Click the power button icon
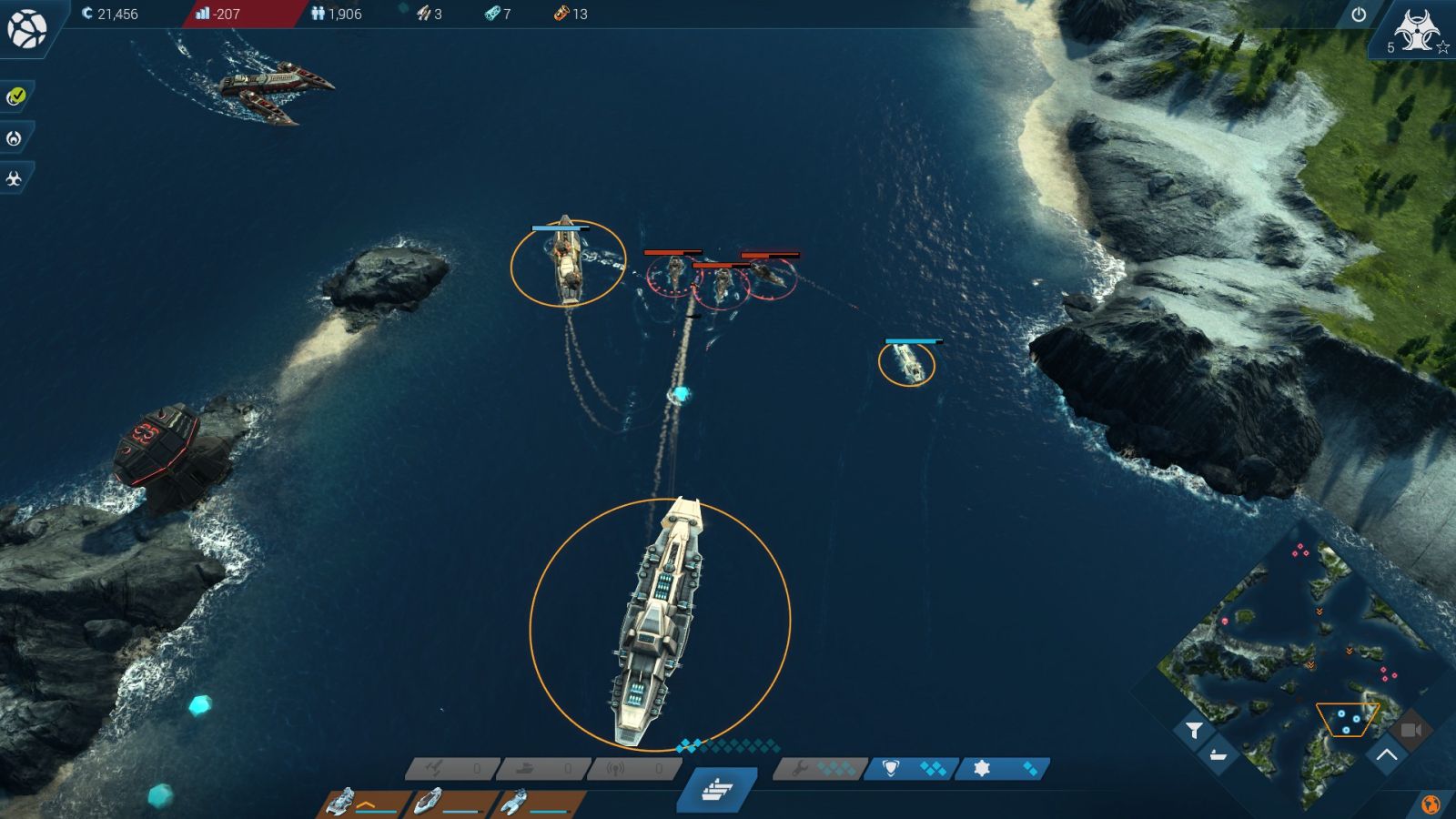 (1359, 15)
